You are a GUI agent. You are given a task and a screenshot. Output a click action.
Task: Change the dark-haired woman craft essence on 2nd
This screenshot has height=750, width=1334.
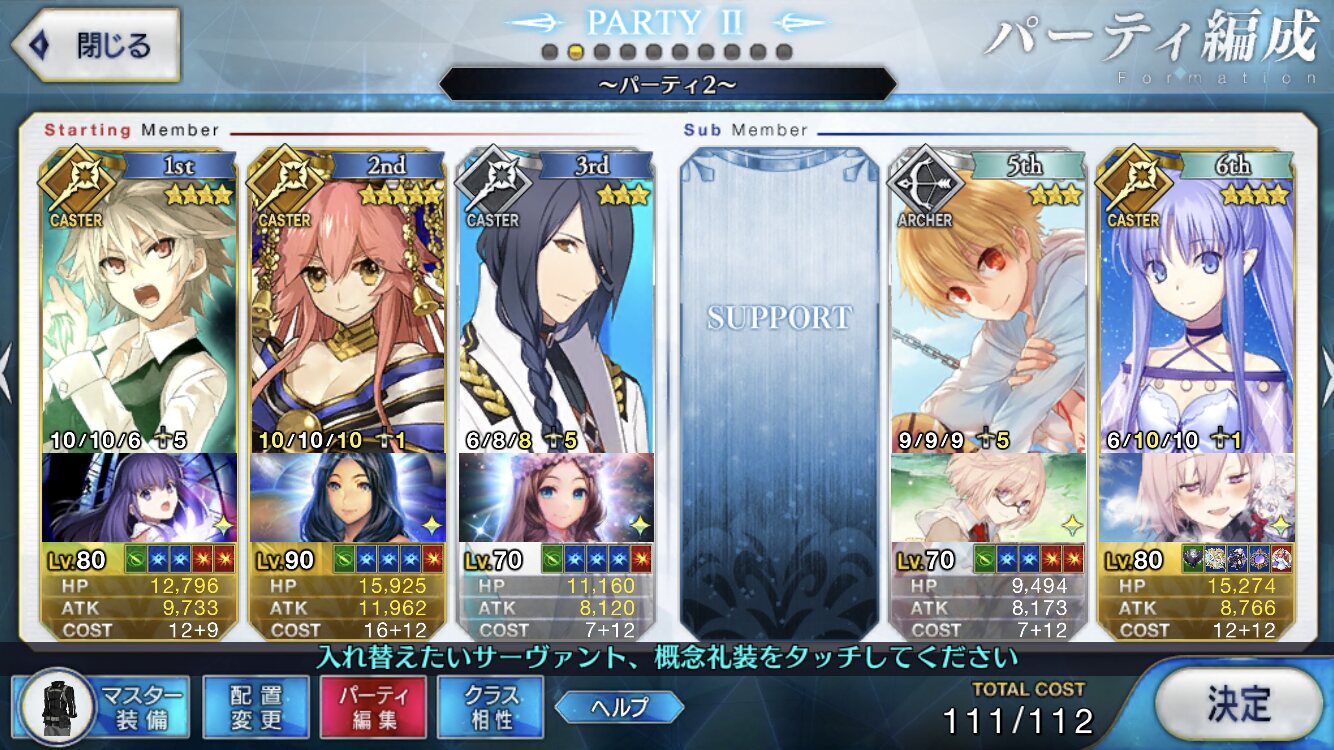coord(347,497)
